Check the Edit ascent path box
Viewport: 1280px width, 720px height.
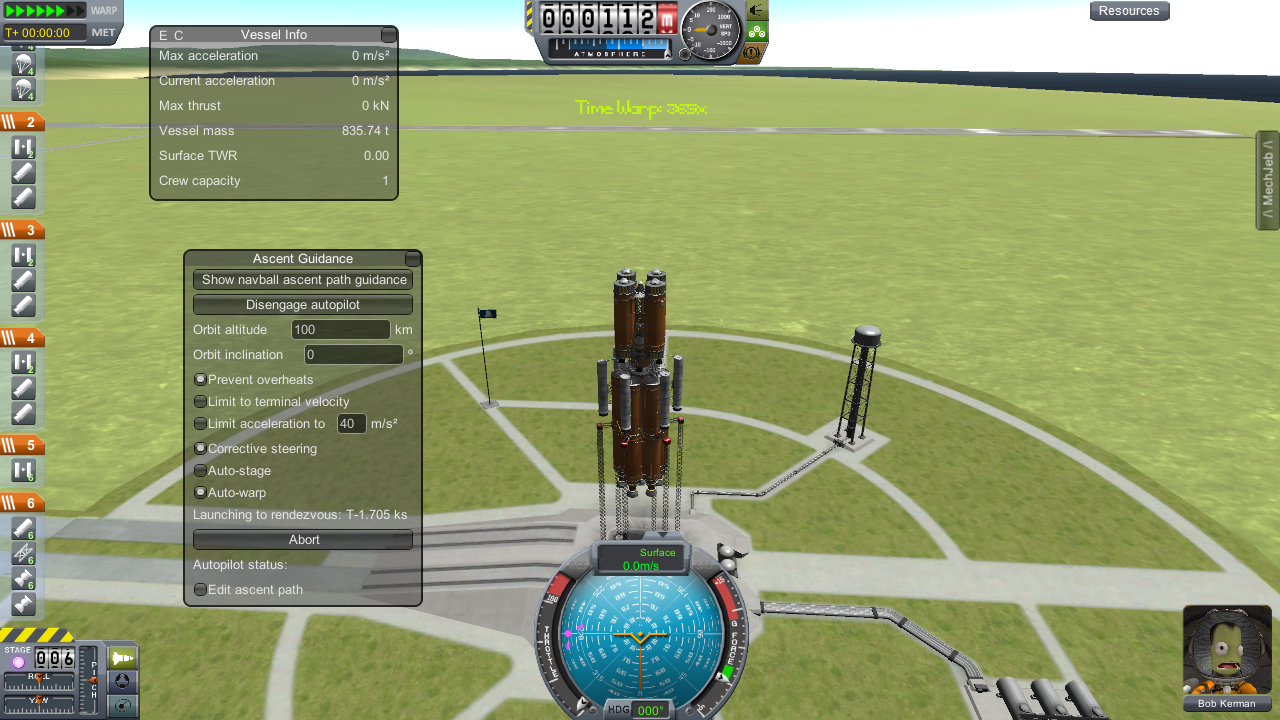coord(201,590)
